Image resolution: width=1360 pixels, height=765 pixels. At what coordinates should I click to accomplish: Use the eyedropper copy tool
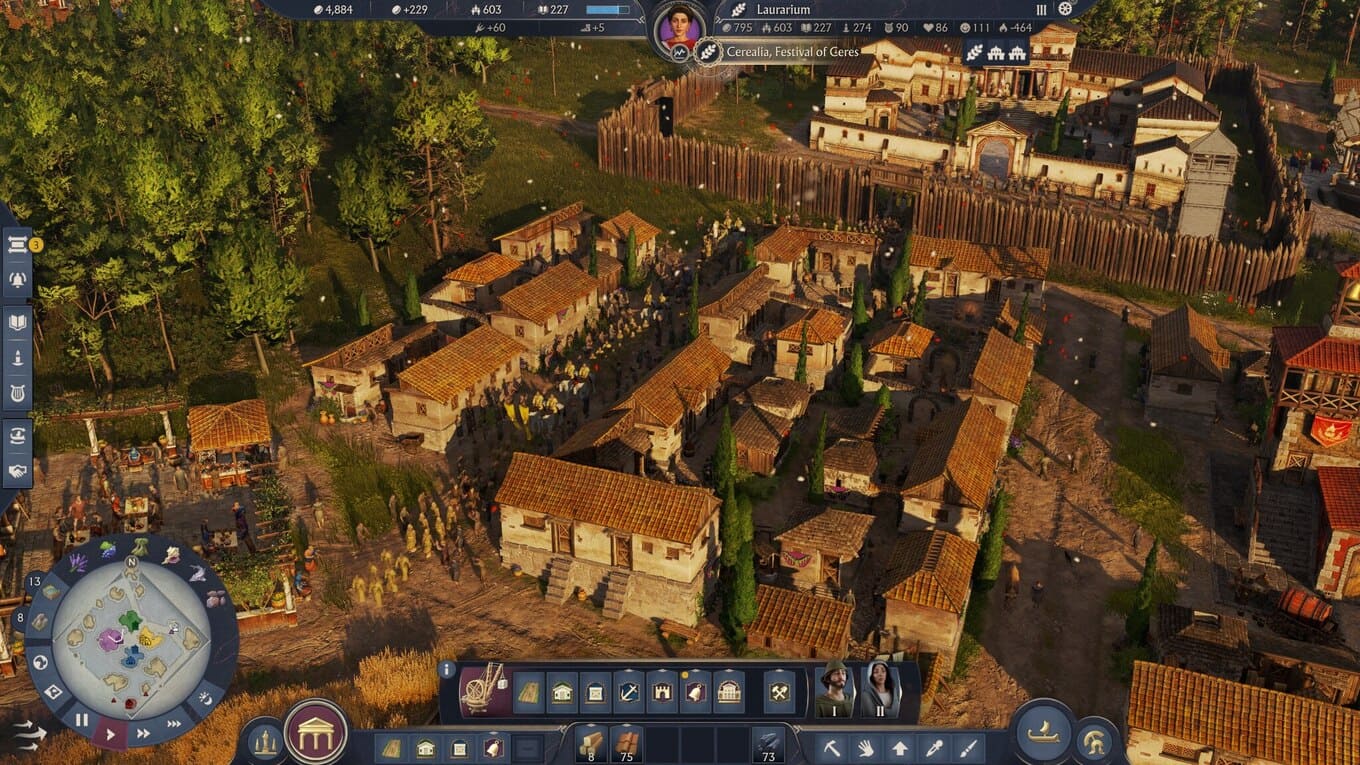(x=933, y=747)
